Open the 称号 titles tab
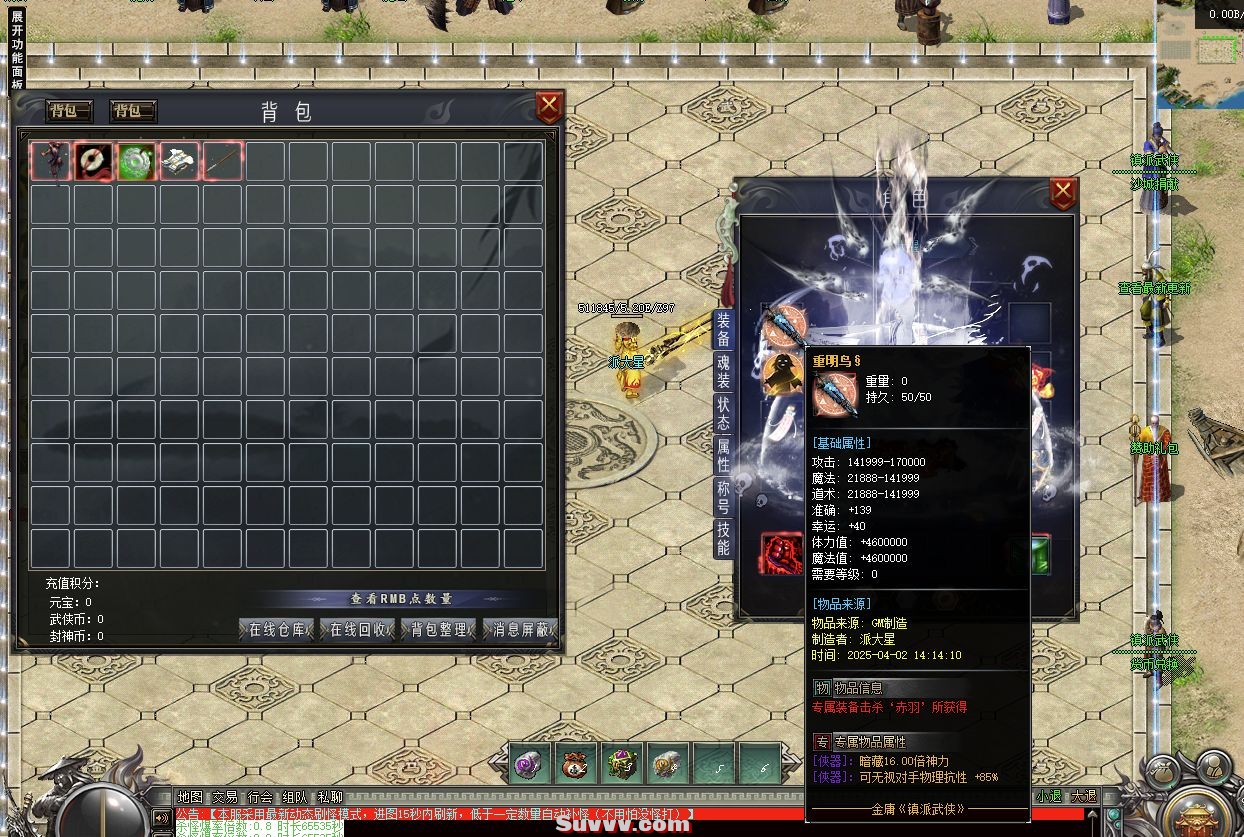 [723, 497]
